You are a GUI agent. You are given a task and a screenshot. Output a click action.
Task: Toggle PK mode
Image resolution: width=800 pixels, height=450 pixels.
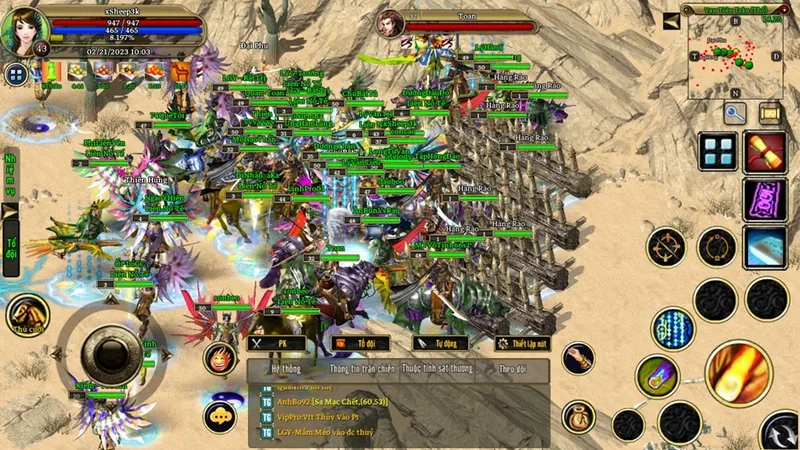(x=277, y=343)
